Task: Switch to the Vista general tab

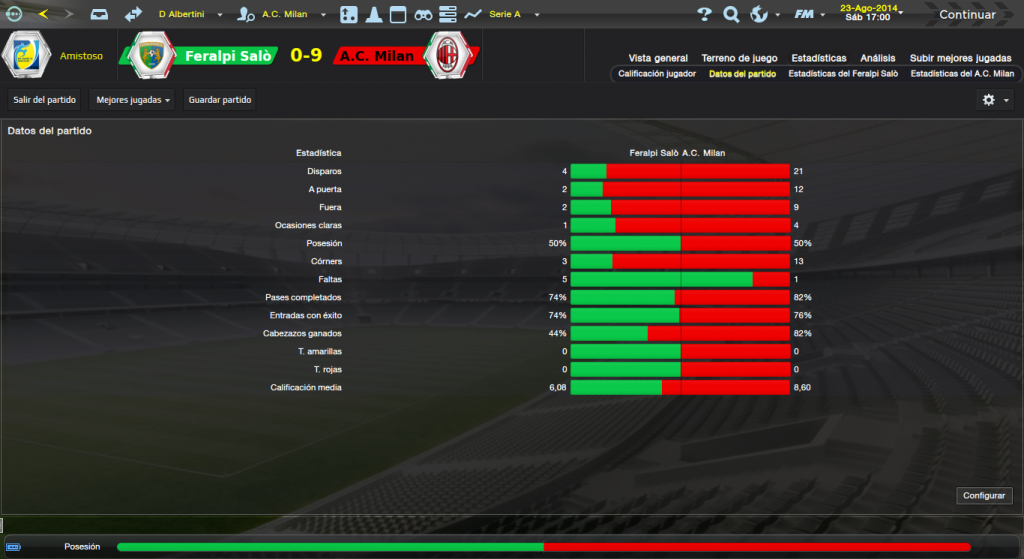Action: point(658,58)
